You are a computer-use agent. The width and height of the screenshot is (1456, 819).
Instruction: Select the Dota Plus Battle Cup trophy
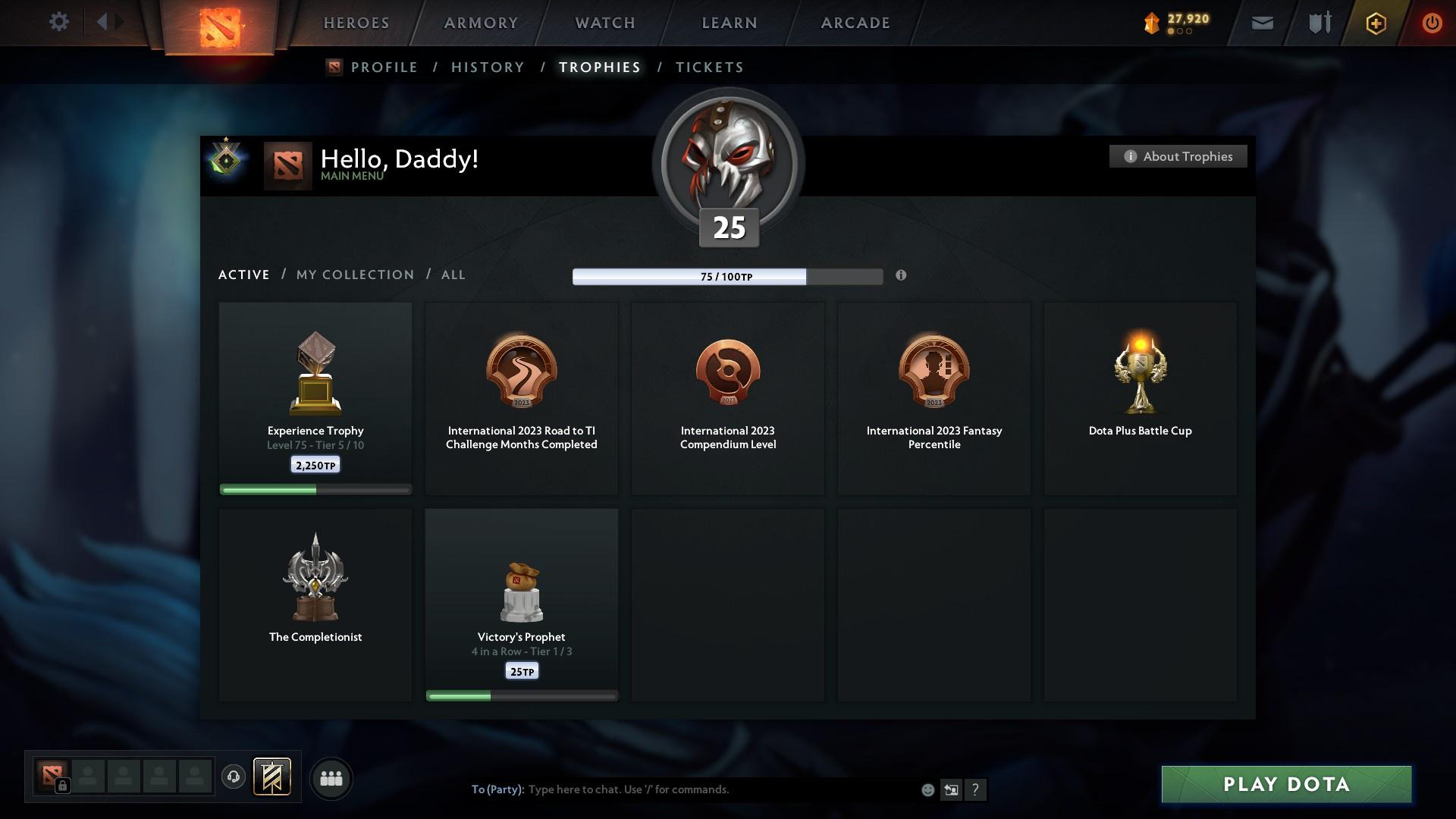(1140, 398)
